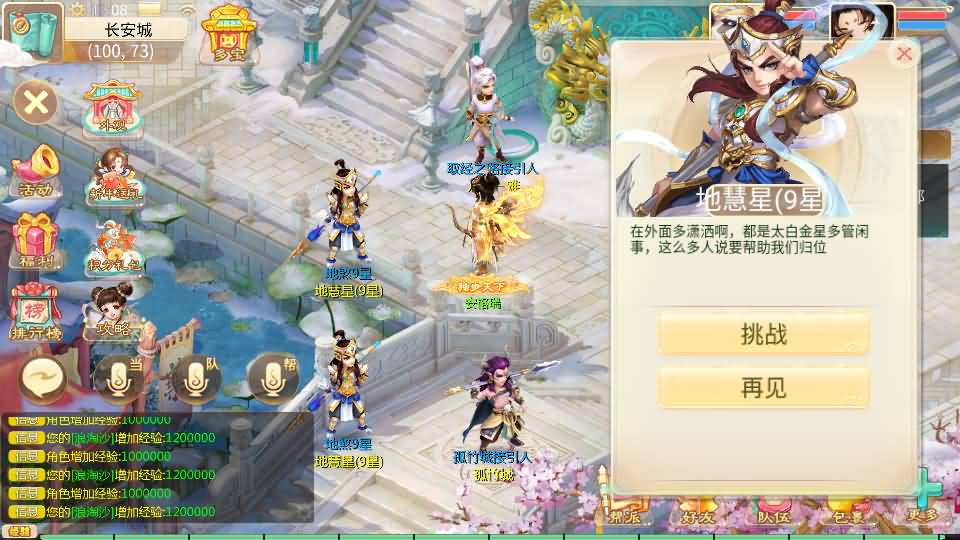The image size is (960, 540).
Task: Activate the 队 team voice microphone
Action: coord(194,377)
